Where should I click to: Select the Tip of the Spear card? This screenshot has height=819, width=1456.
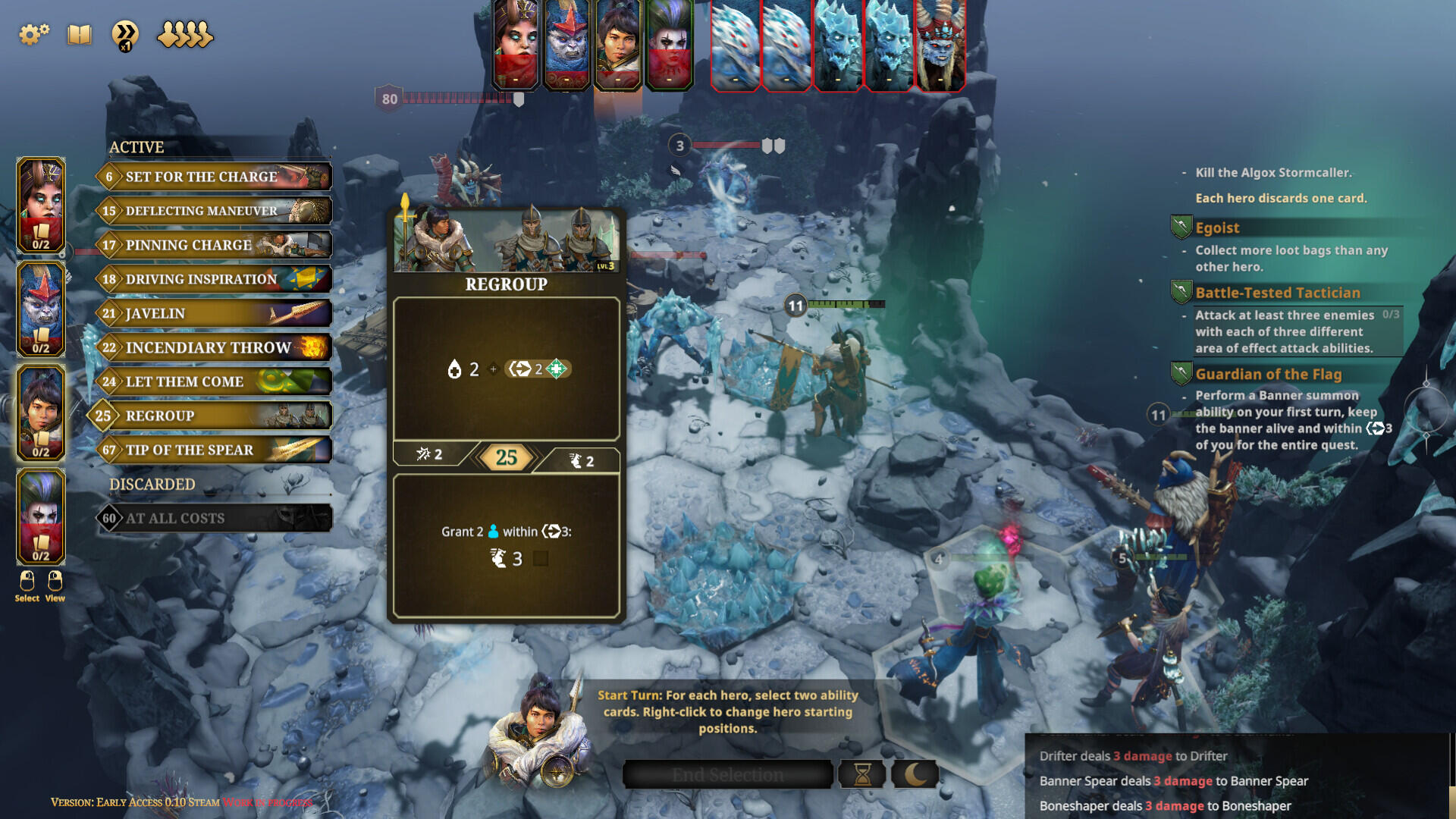pyautogui.click(x=215, y=450)
